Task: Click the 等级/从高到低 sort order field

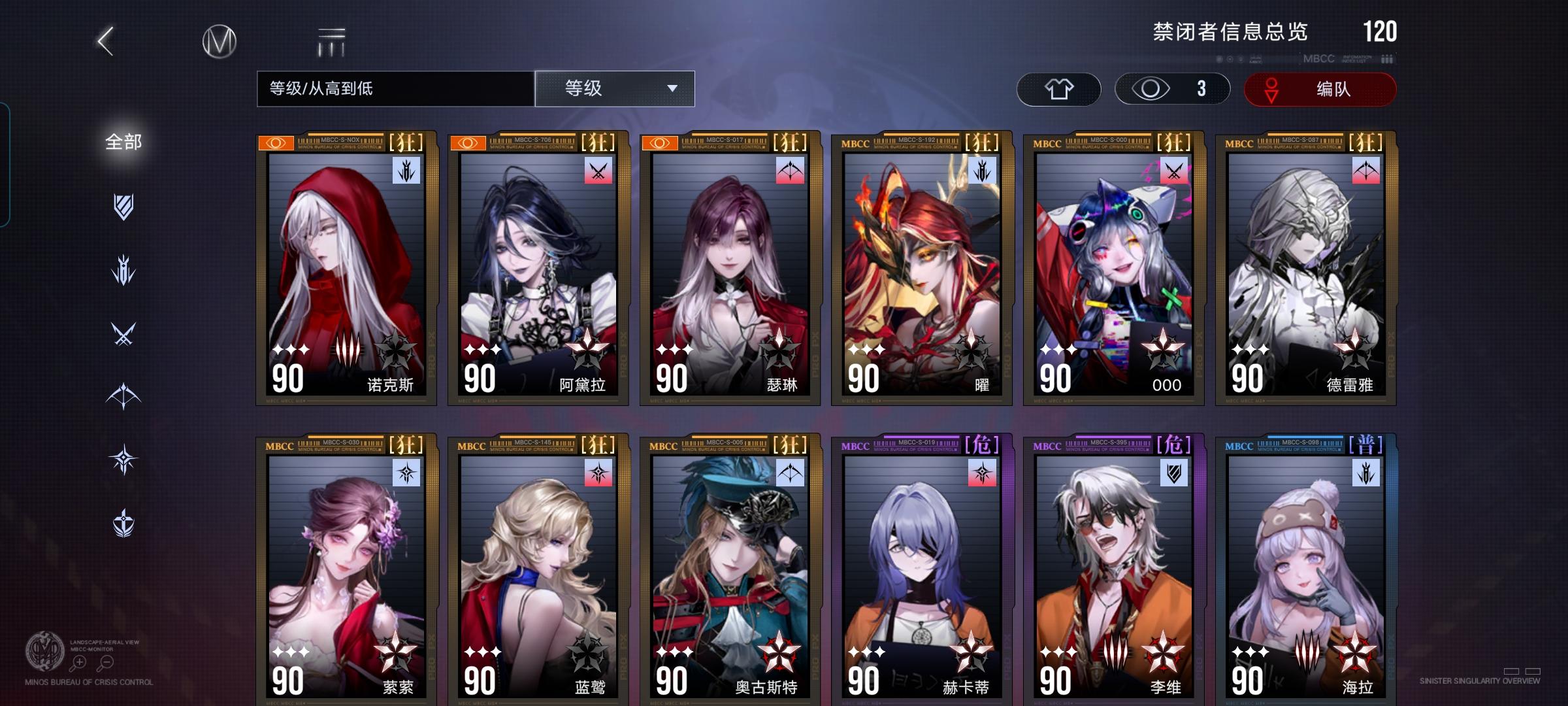Action: coord(392,88)
